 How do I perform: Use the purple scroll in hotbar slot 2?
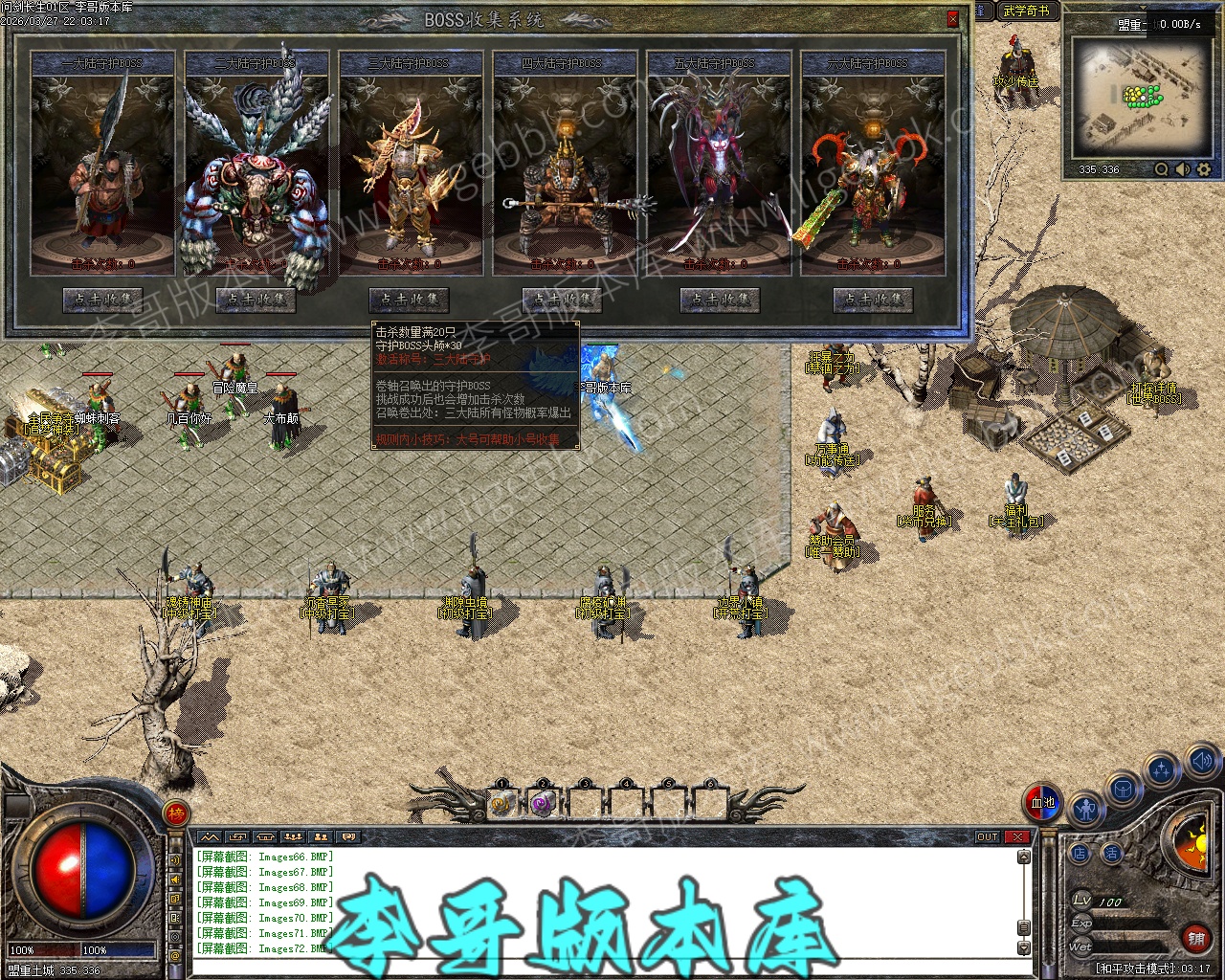tap(544, 804)
